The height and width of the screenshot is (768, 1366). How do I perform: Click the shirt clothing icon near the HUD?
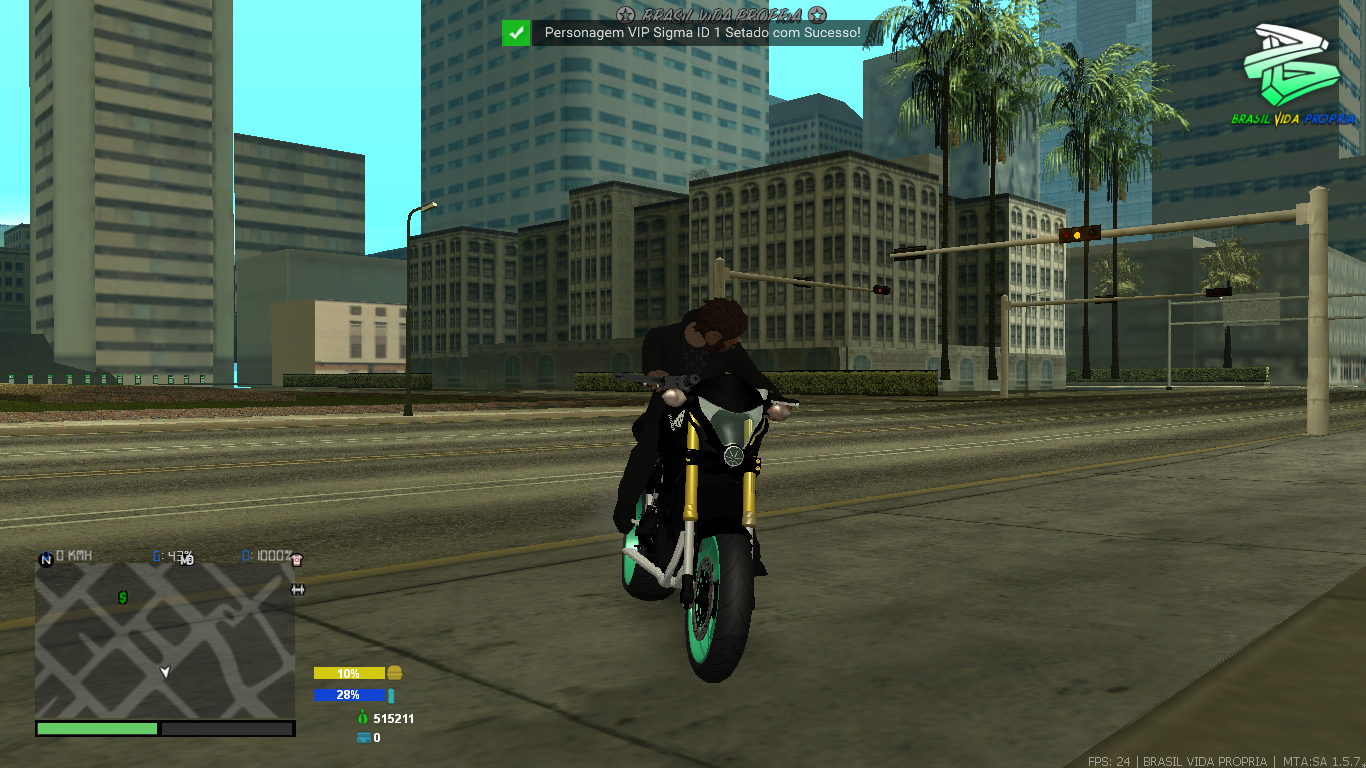coord(296,560)
